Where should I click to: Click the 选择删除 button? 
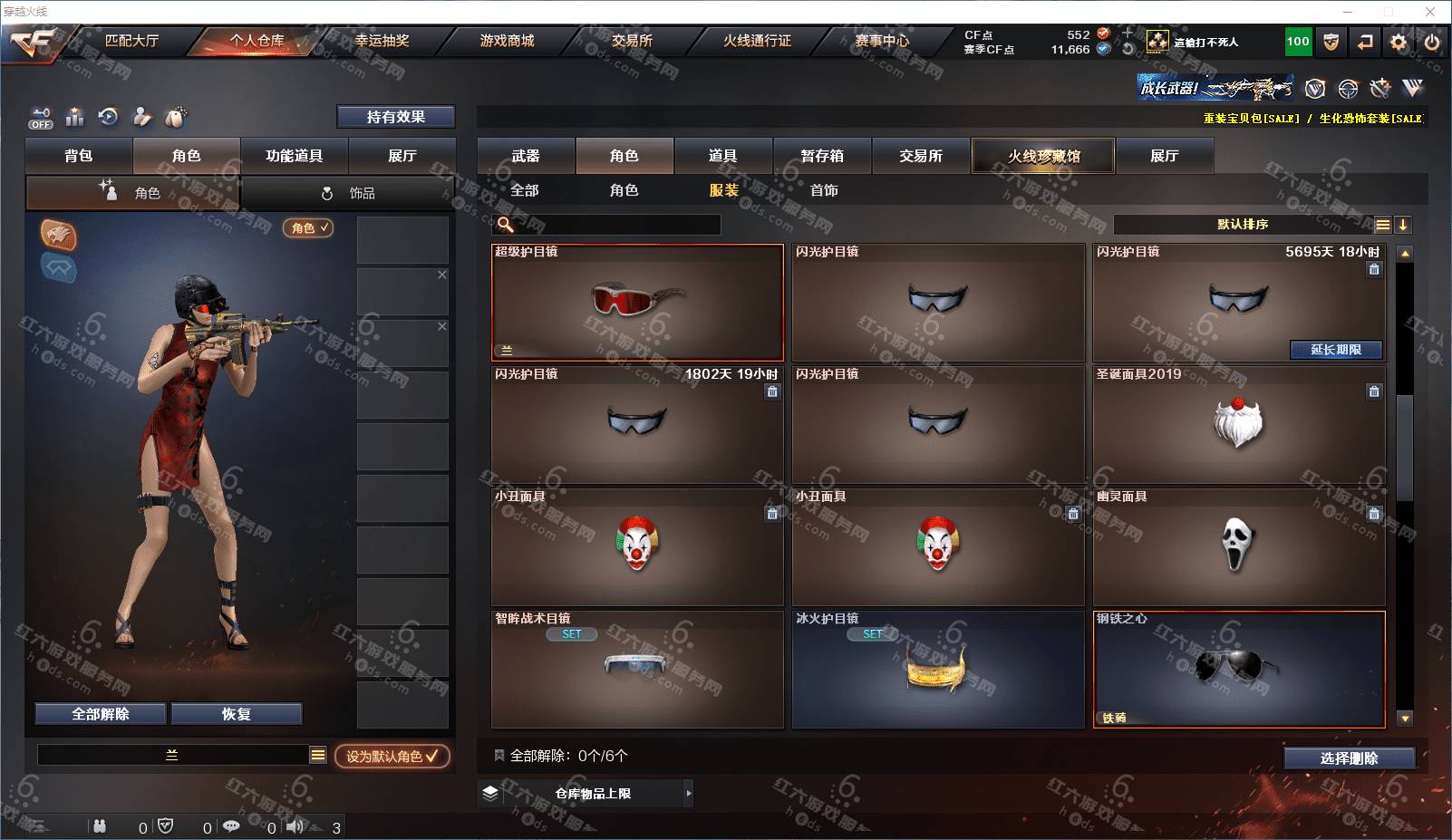tap(1349, 758)
